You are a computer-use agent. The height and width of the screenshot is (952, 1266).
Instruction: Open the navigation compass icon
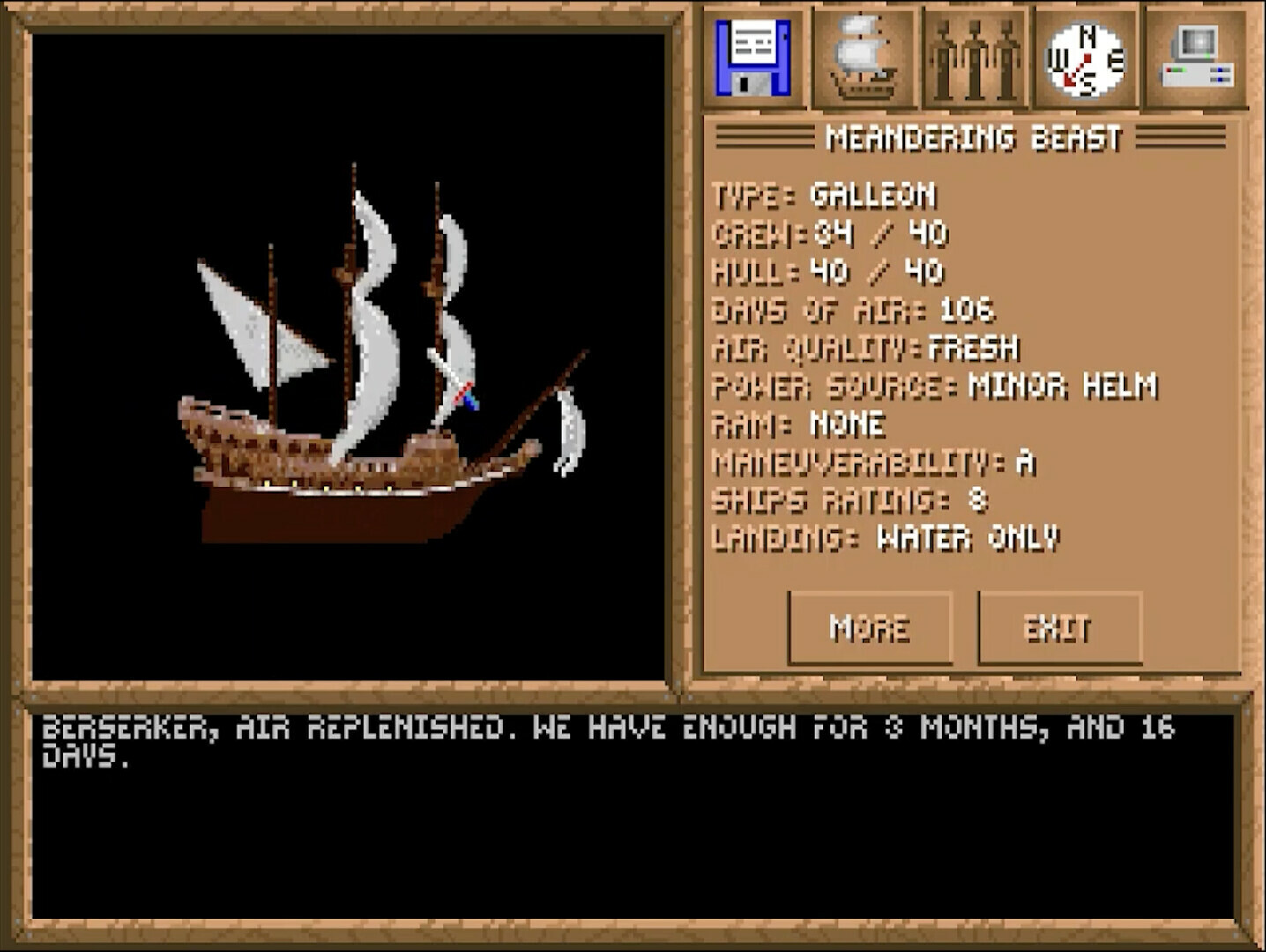(1083, 57)
